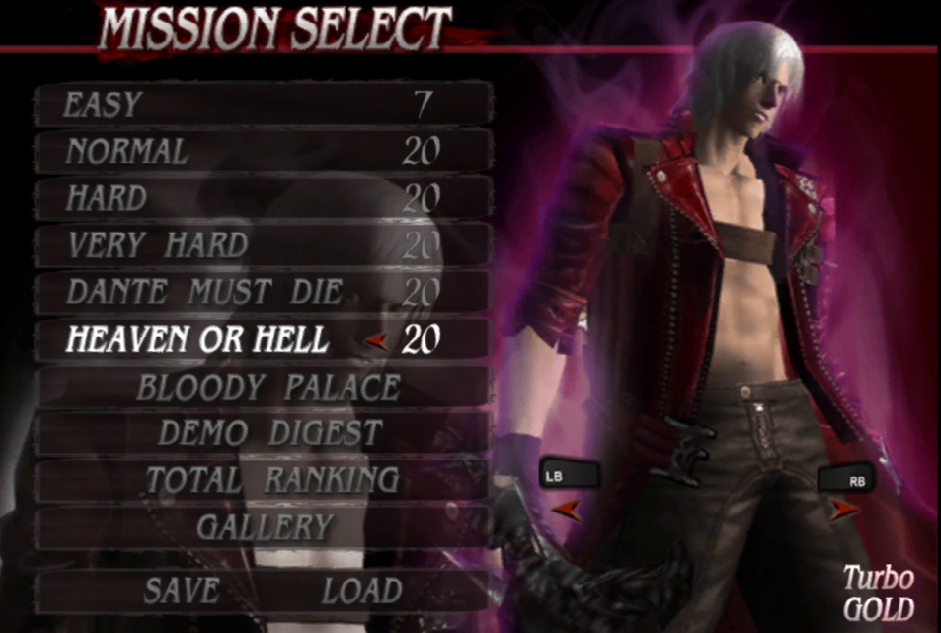
Task: Open the Demo Digest entry
Action: [x=270, y=433]
